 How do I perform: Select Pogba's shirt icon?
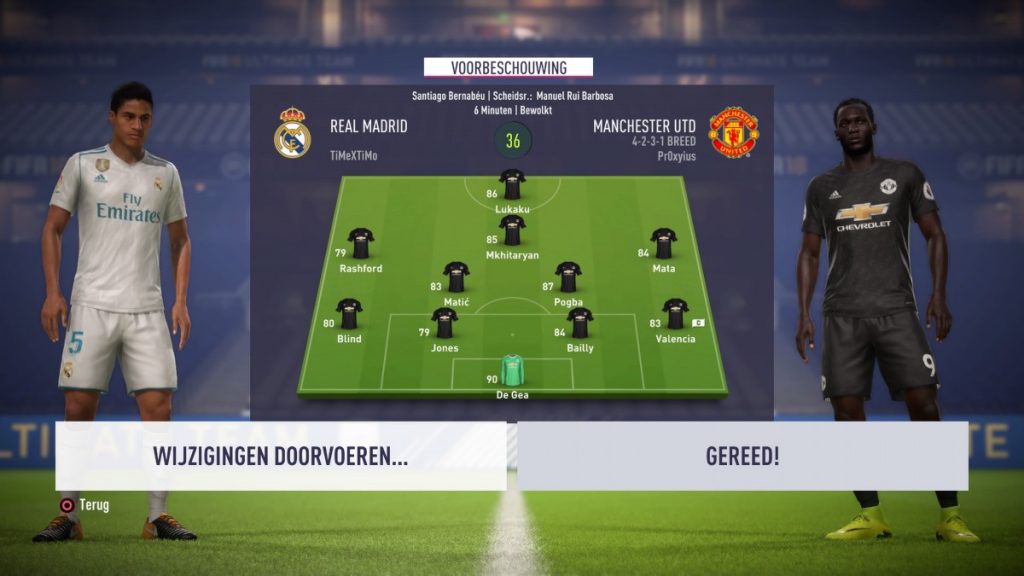click(568, 277)
